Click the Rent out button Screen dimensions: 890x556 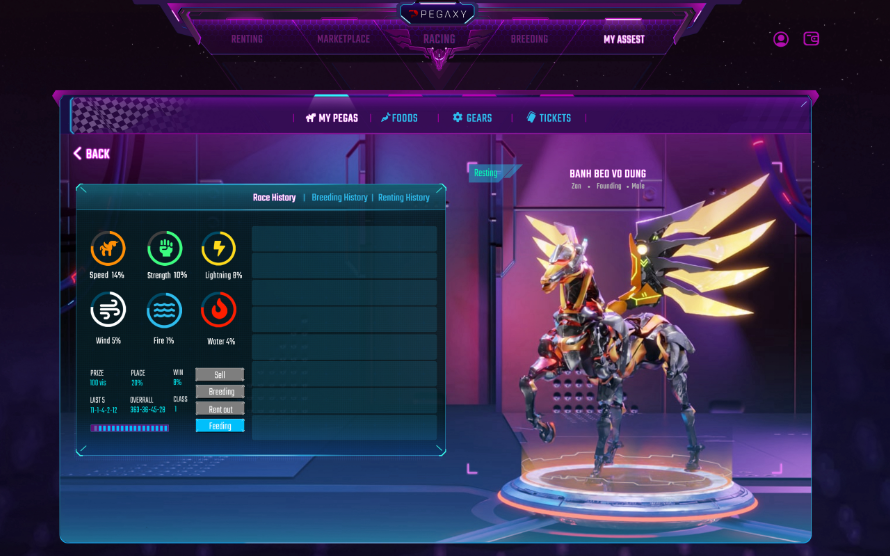220,409
